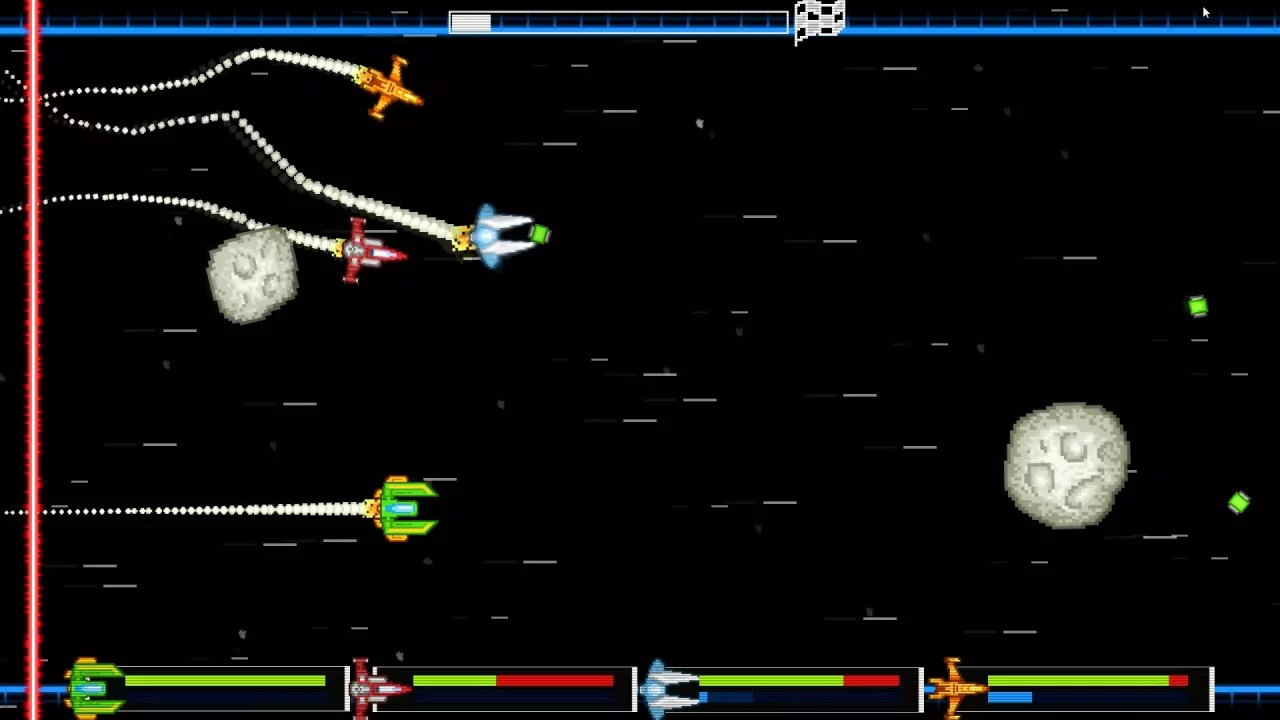This screenshot has width=1280, height=720.
Task: Click the white progress indicator on top bar
Action: pos(470,22)
